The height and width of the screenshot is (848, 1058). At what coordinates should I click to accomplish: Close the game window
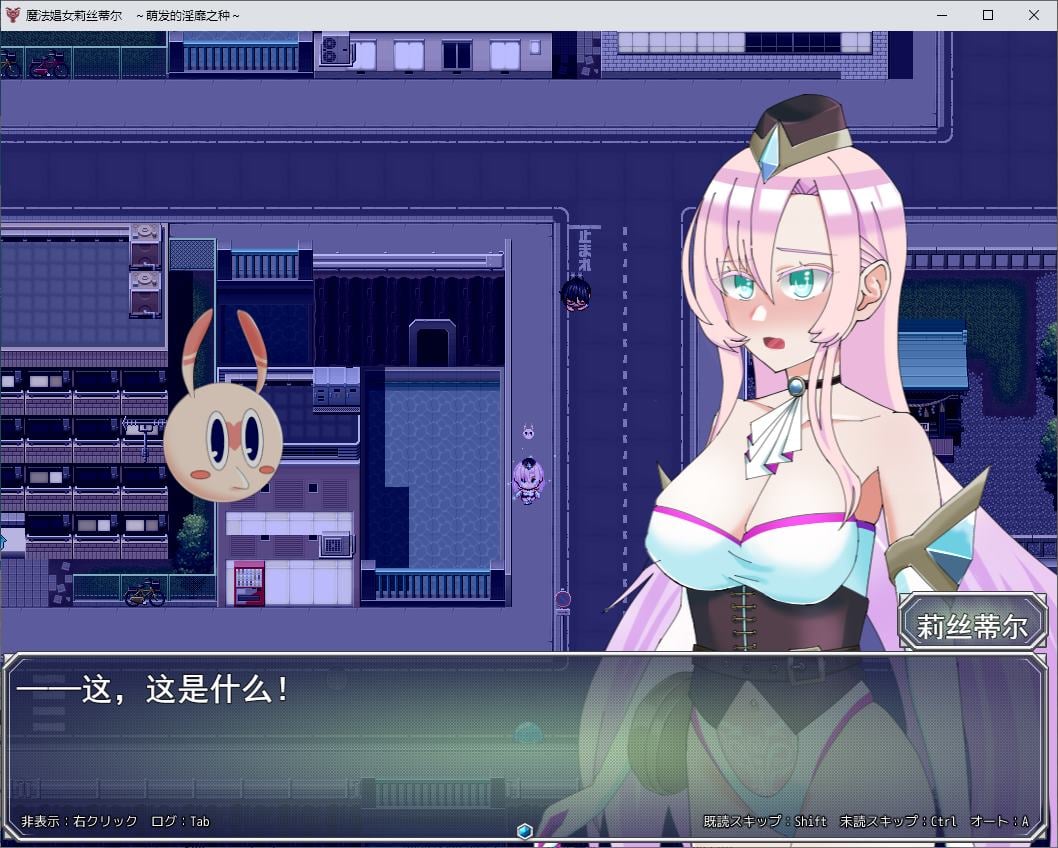(x=1034, y=15)
